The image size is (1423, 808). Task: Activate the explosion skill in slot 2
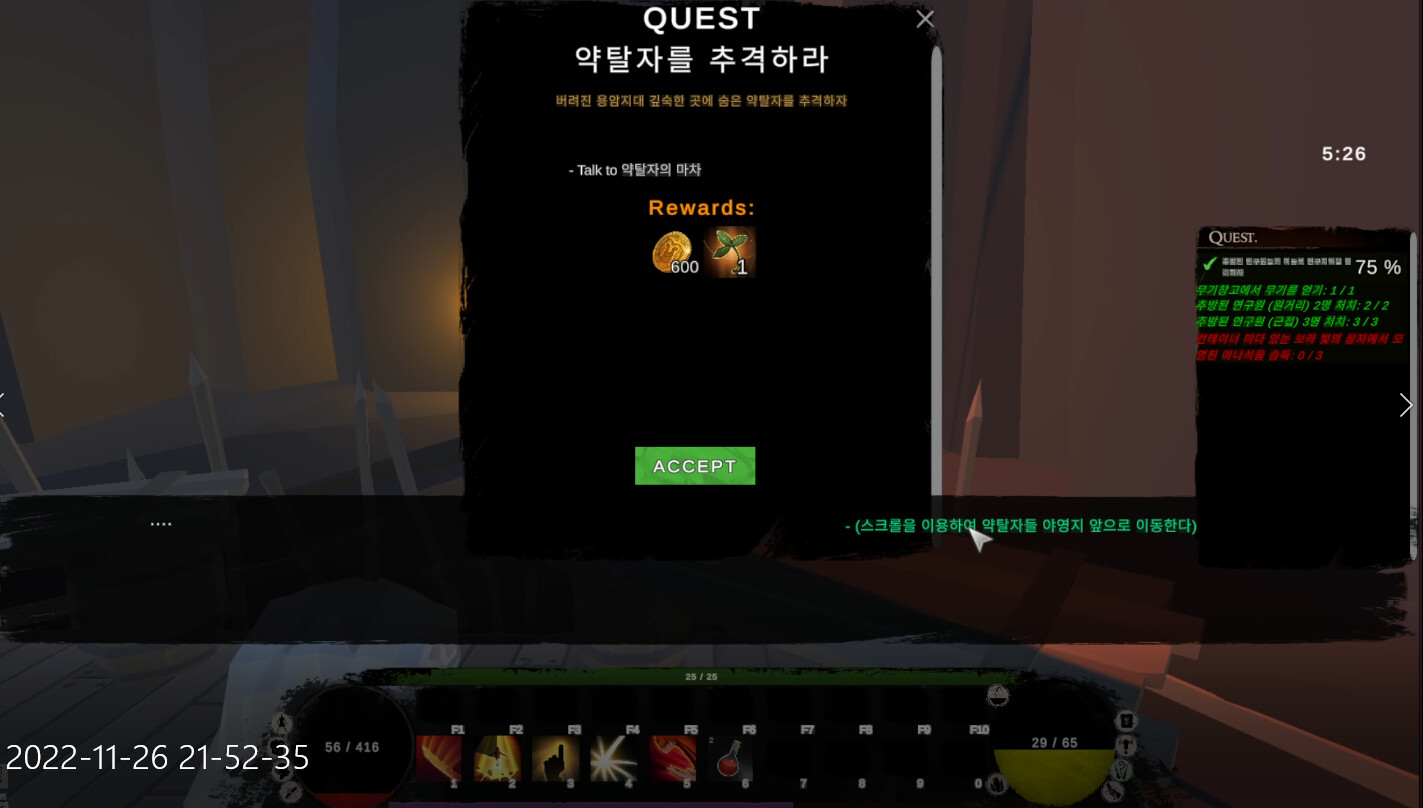[497, 760]
